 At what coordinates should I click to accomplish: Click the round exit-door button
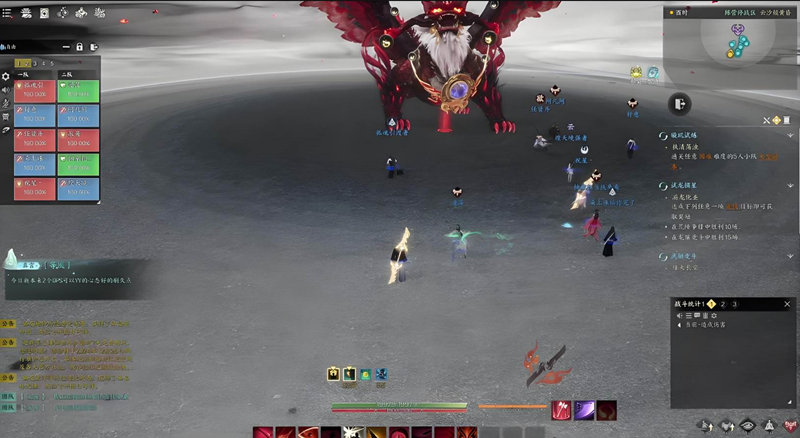pyautogui.click(x=679, y=104)
